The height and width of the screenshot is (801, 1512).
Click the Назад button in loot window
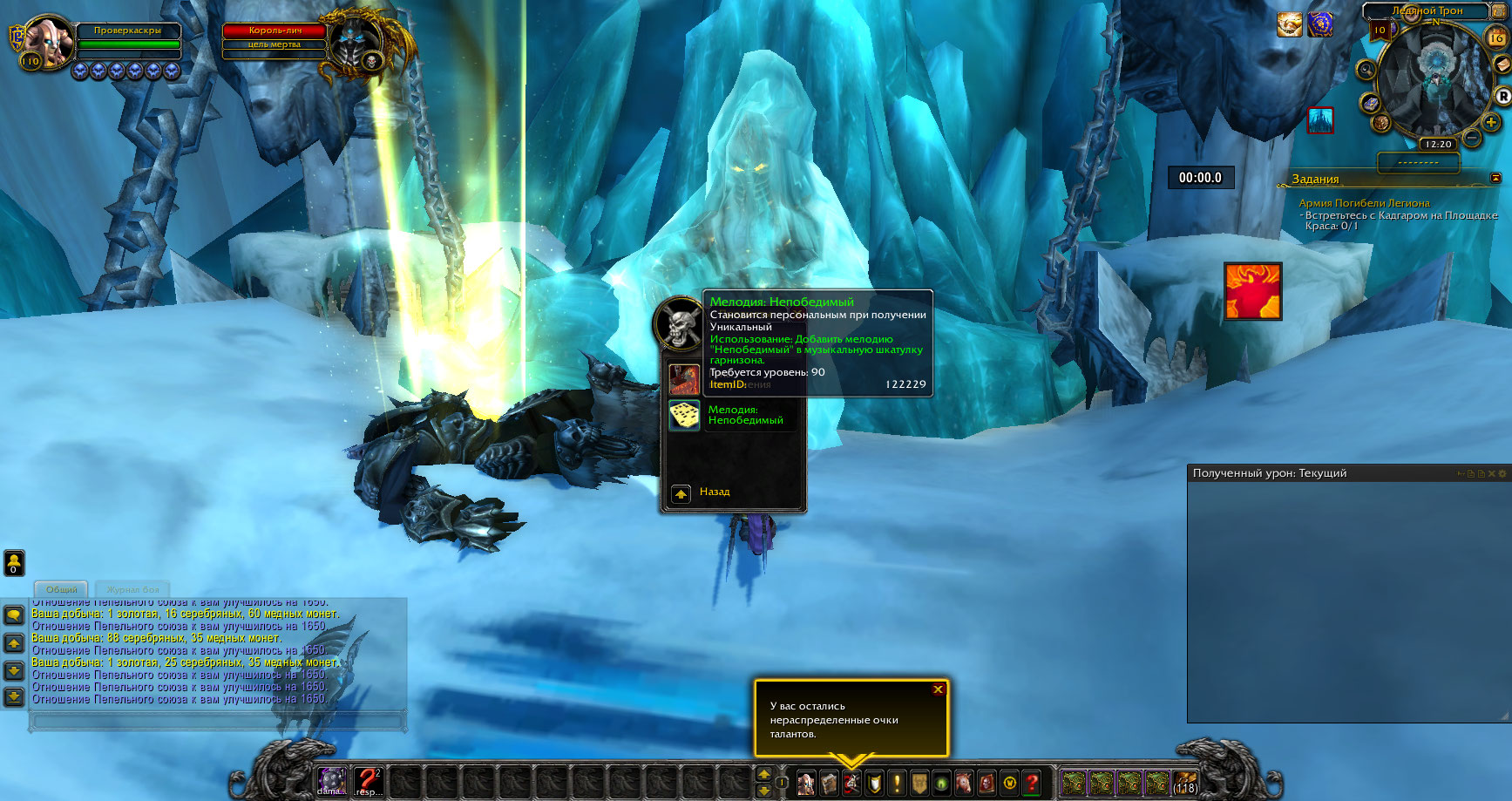(x=681, y=494)
